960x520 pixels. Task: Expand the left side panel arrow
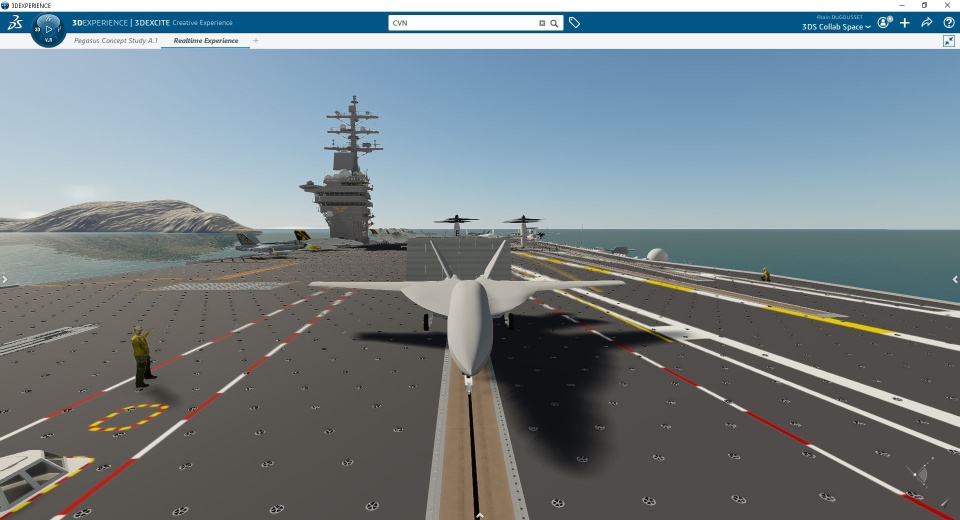coord(4,280)
